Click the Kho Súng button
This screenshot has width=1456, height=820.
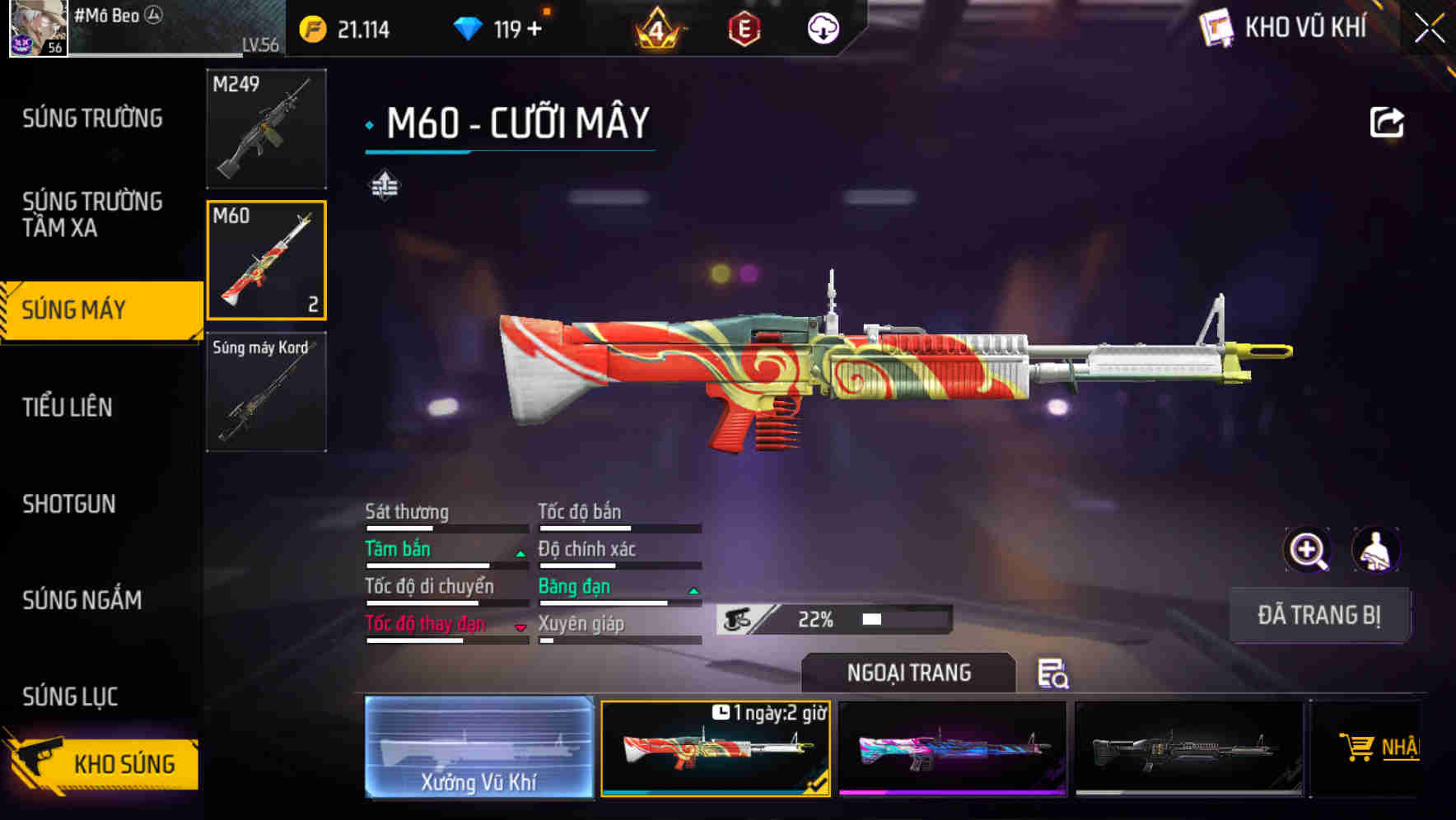(x=103, y=762)
